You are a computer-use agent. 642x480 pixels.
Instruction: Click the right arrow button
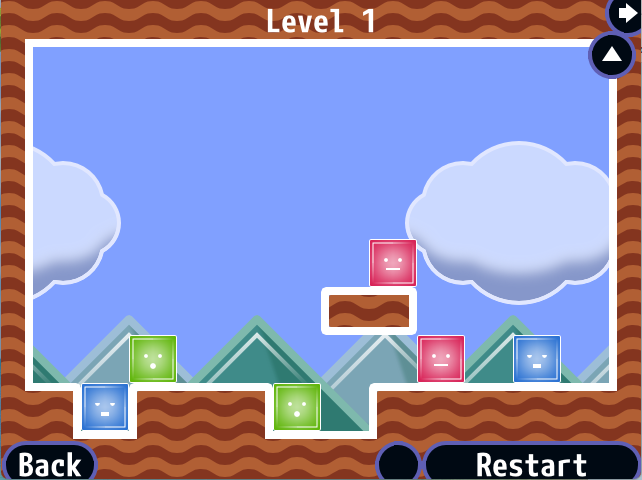(627, 12)
